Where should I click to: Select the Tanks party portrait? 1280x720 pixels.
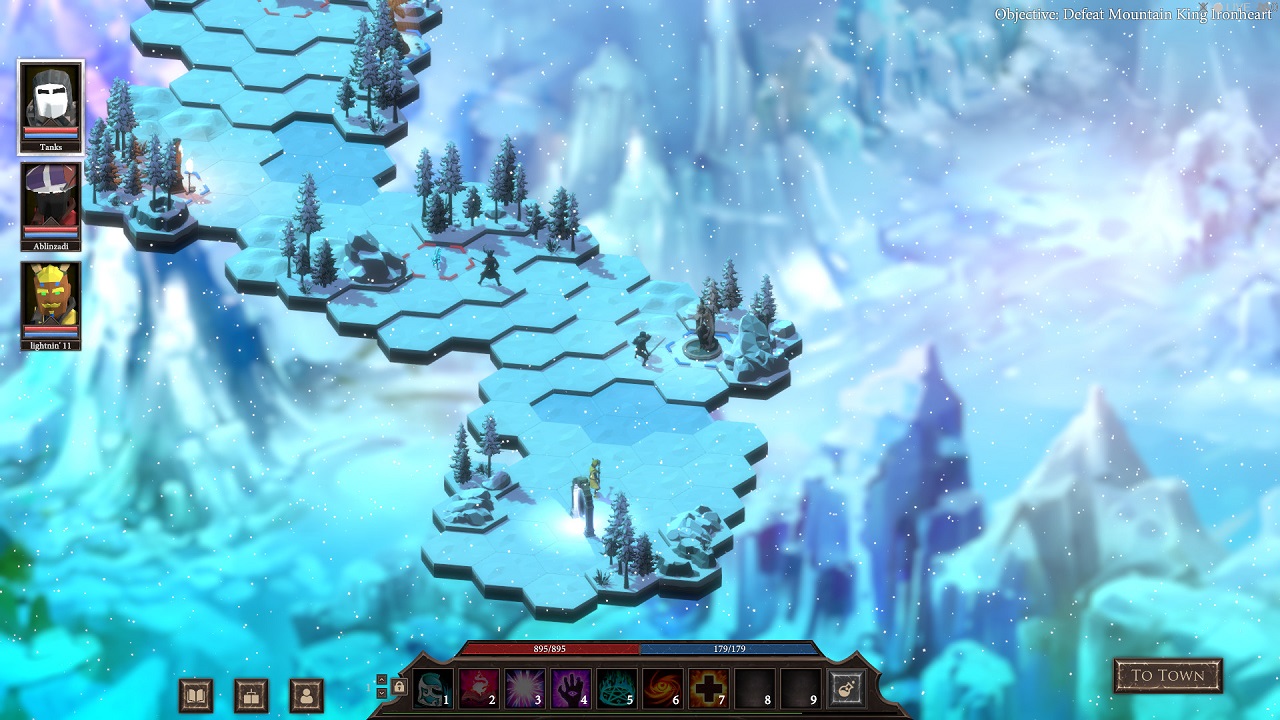(x=50, y=104)
